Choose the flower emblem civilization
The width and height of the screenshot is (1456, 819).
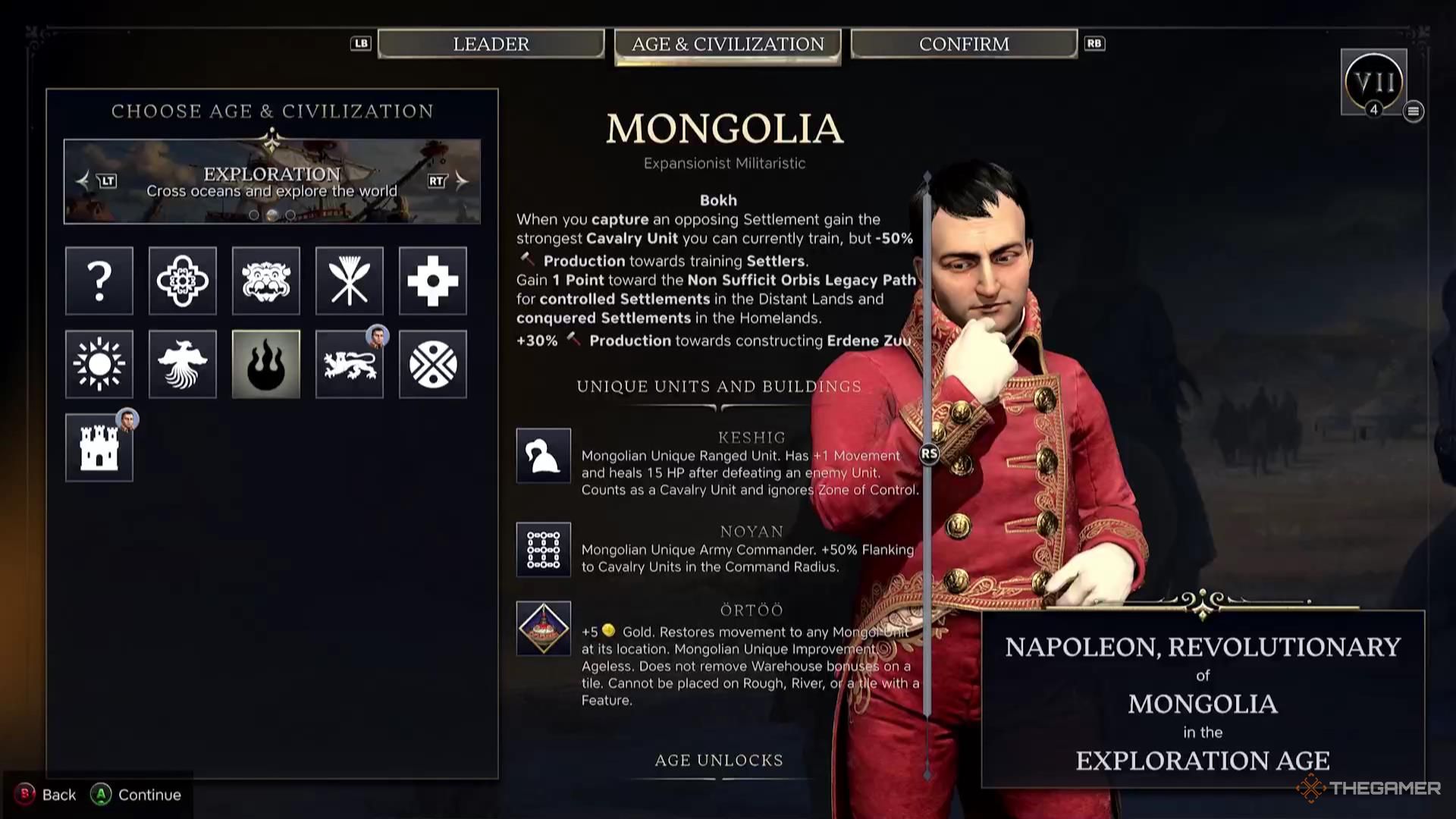click(x=183, y=281)
